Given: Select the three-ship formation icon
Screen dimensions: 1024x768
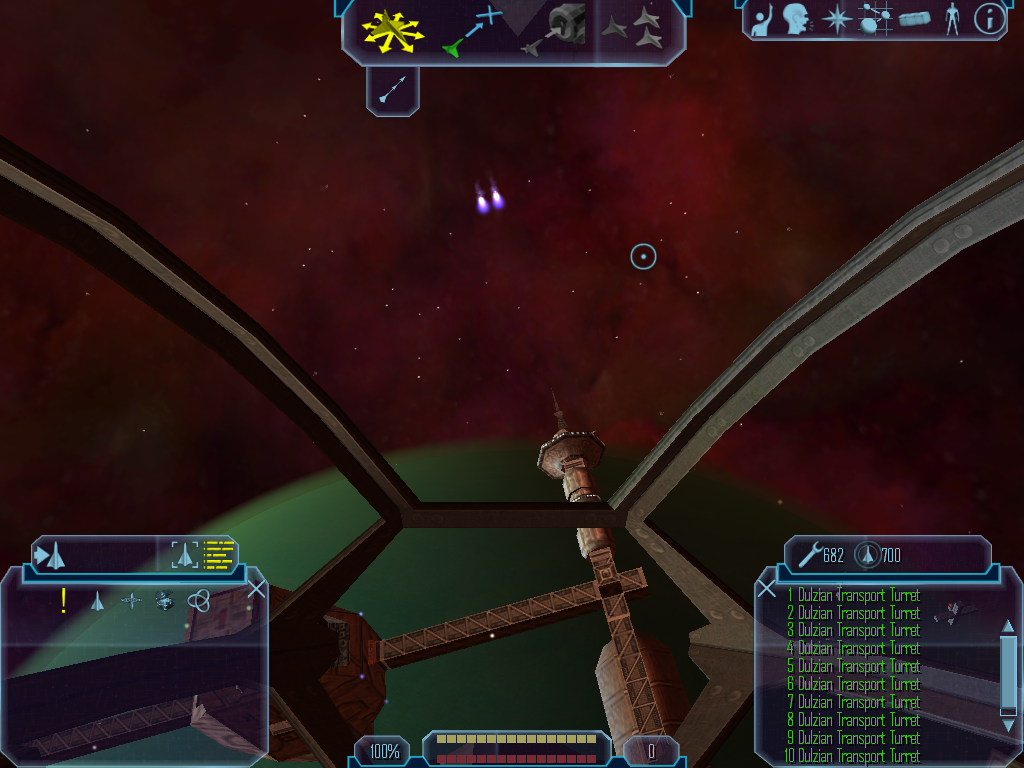Looking at the screenshot, I should (x=637, y=30).
